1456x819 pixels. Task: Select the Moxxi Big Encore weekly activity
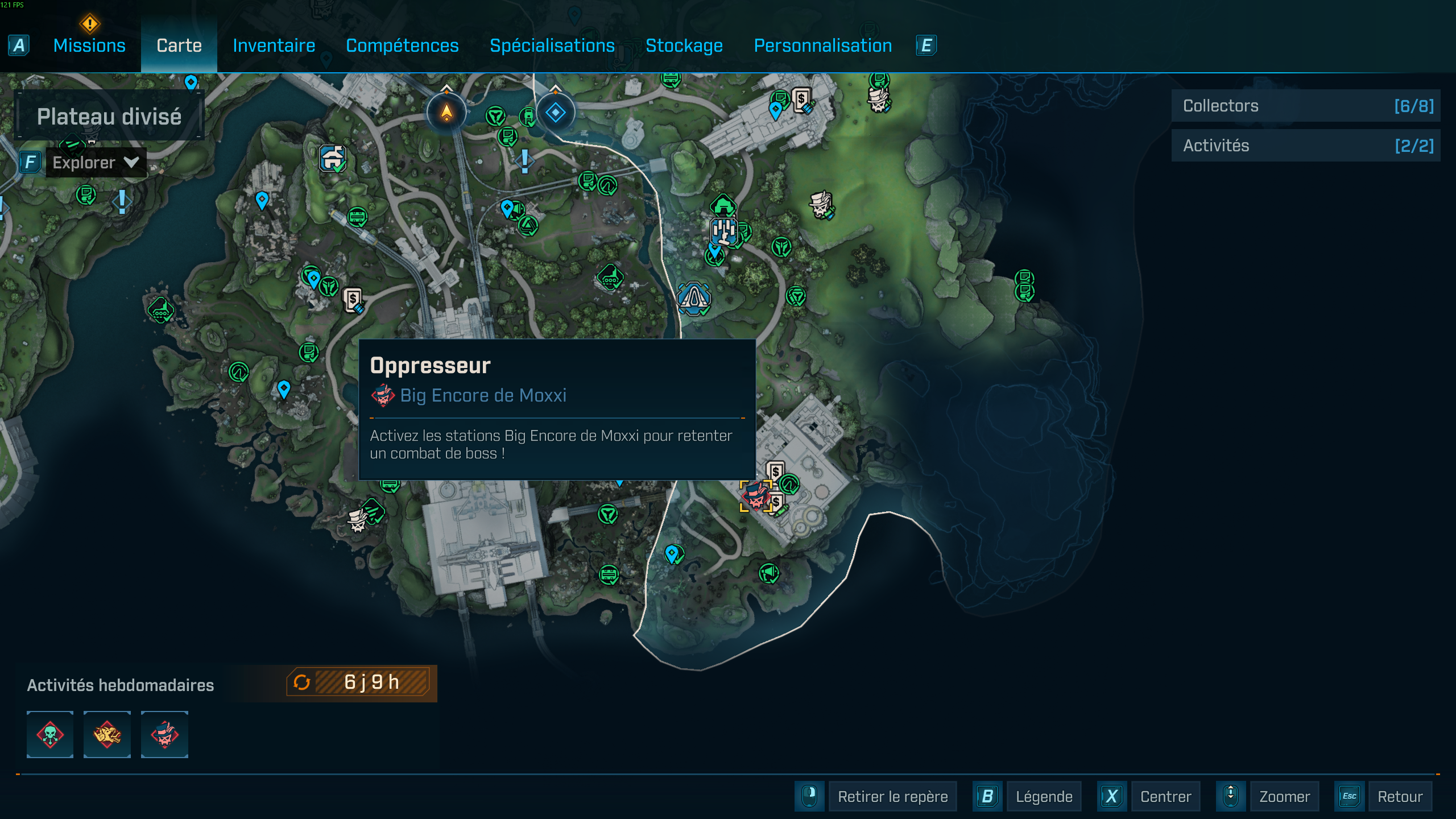pos(164,734)
